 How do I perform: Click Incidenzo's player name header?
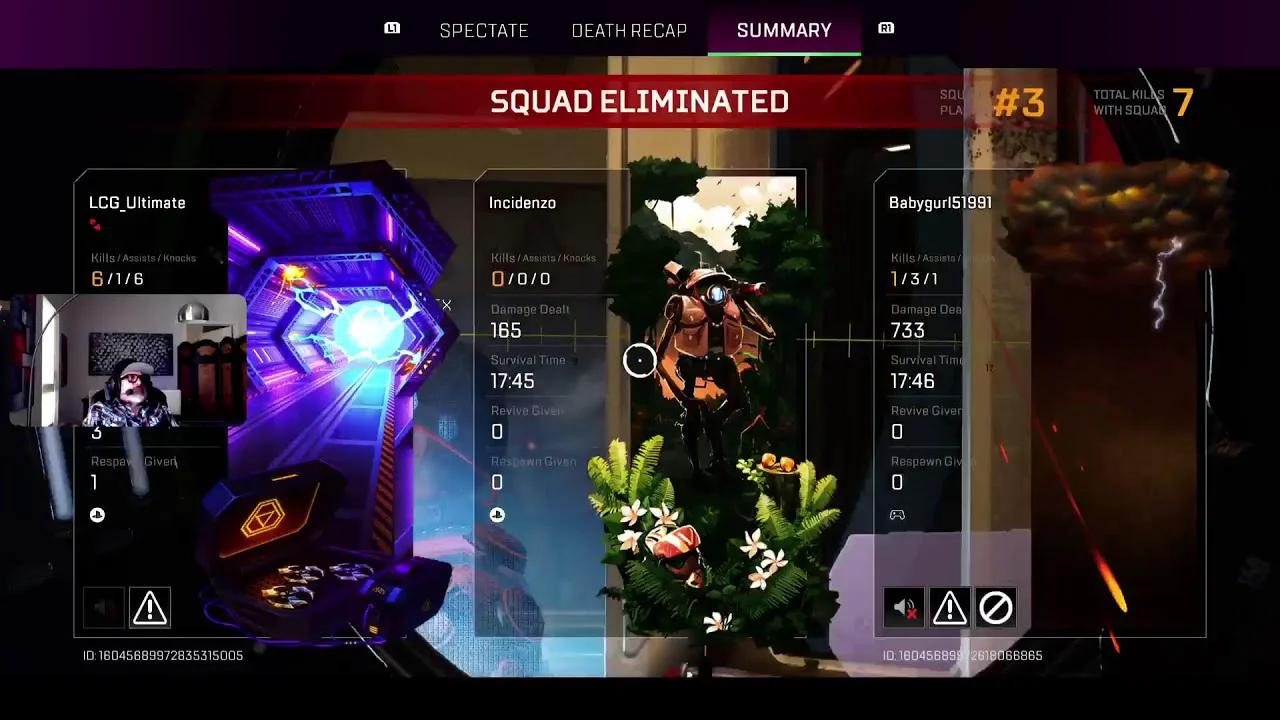523,202
